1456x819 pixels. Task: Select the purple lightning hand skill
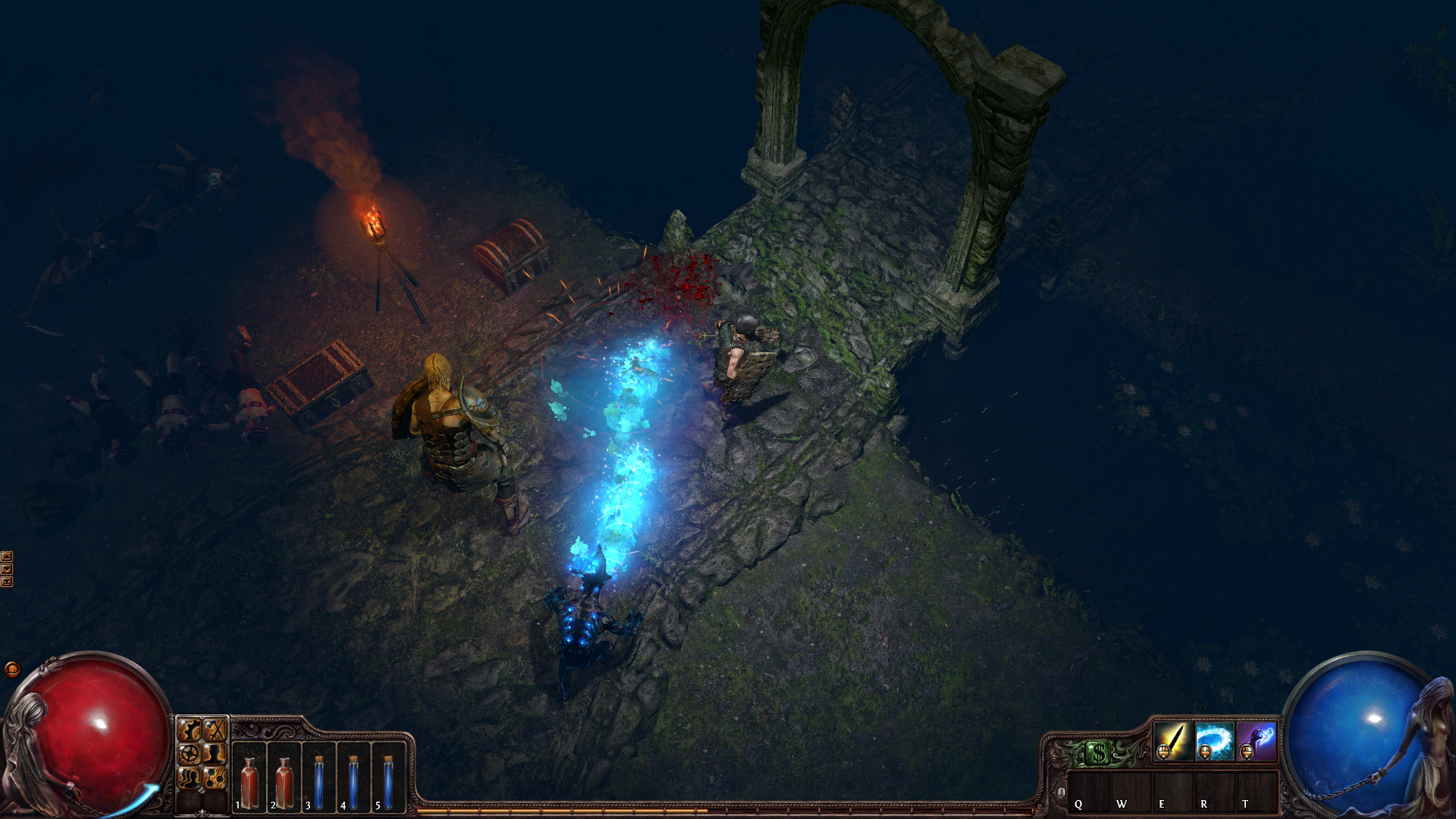coord(1256,740)
